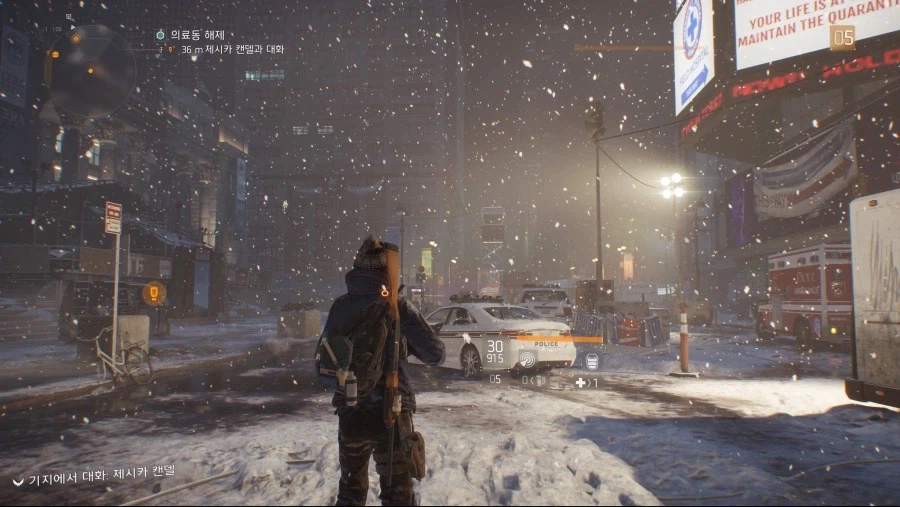Image resolution: width=900 pixels, height=507 pixels.
Task: Use the medkit cross icon
Action: tap(581, 382)
